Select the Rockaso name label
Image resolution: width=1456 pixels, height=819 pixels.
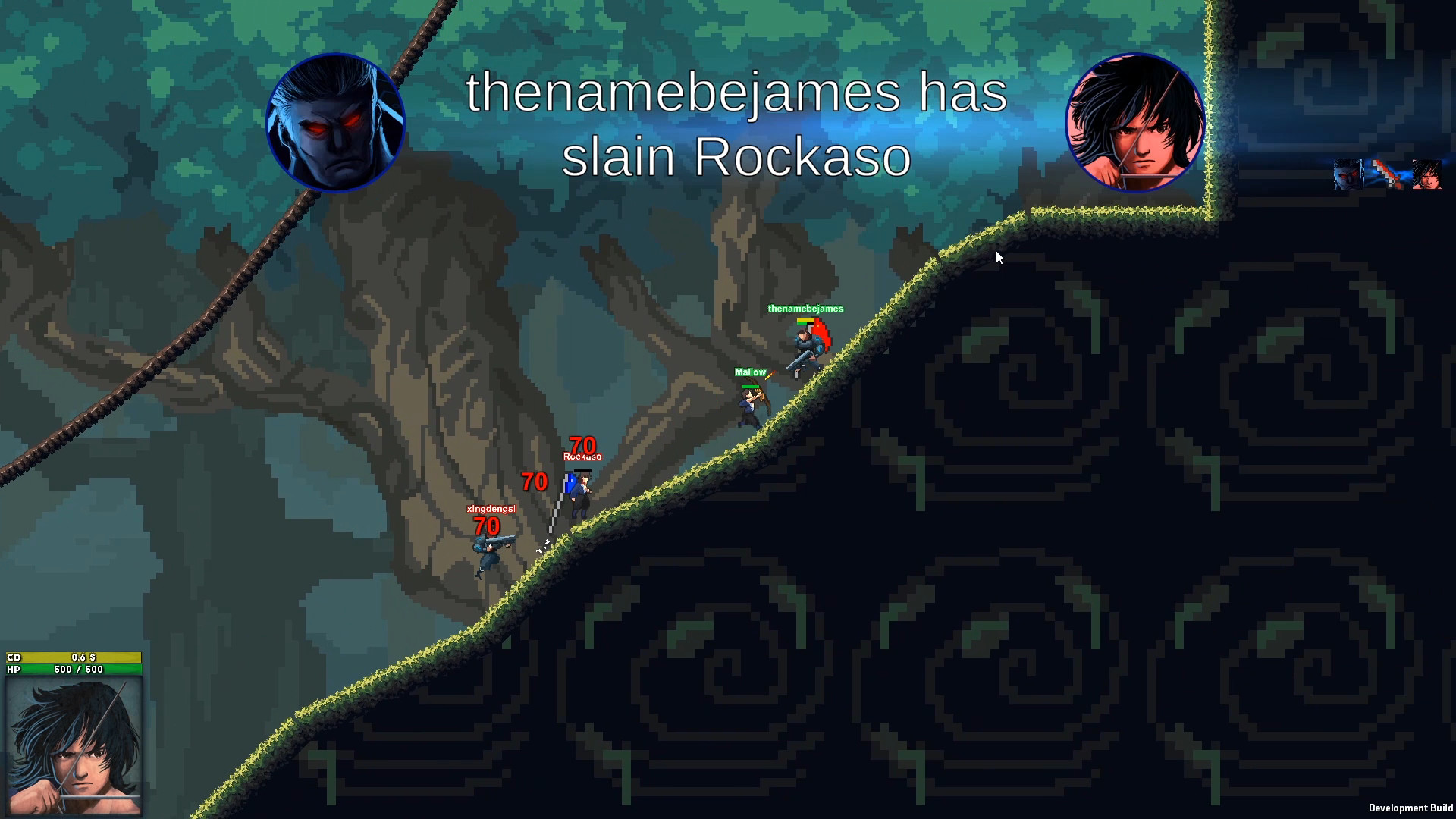pos(582,456)
